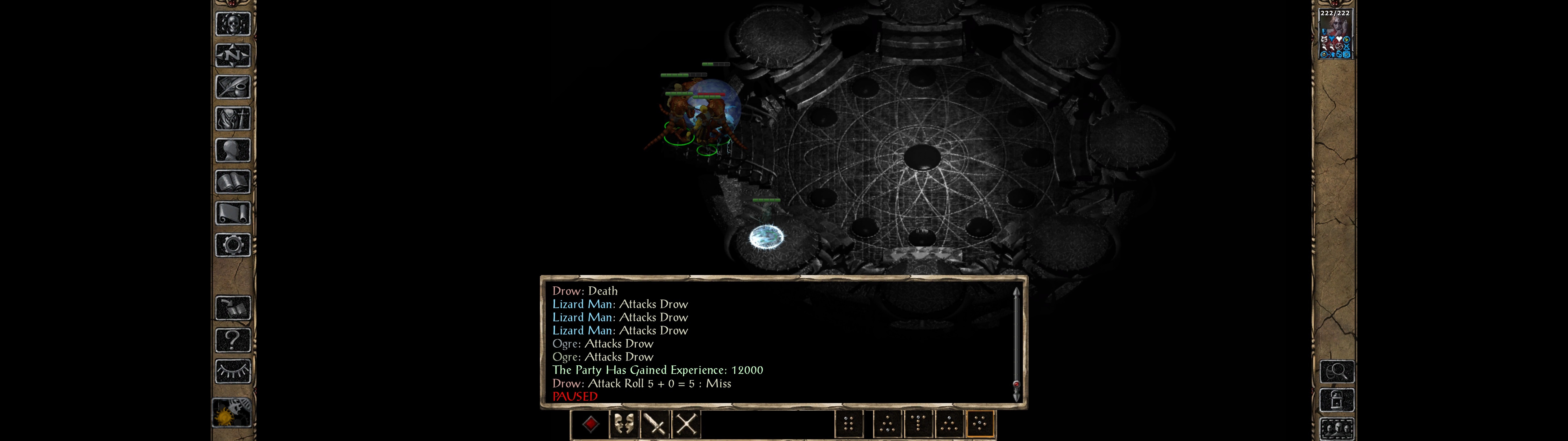The image size is (1568, 441).
Task: Choose the talk action with two masks
Action: (x=623, y=424)
